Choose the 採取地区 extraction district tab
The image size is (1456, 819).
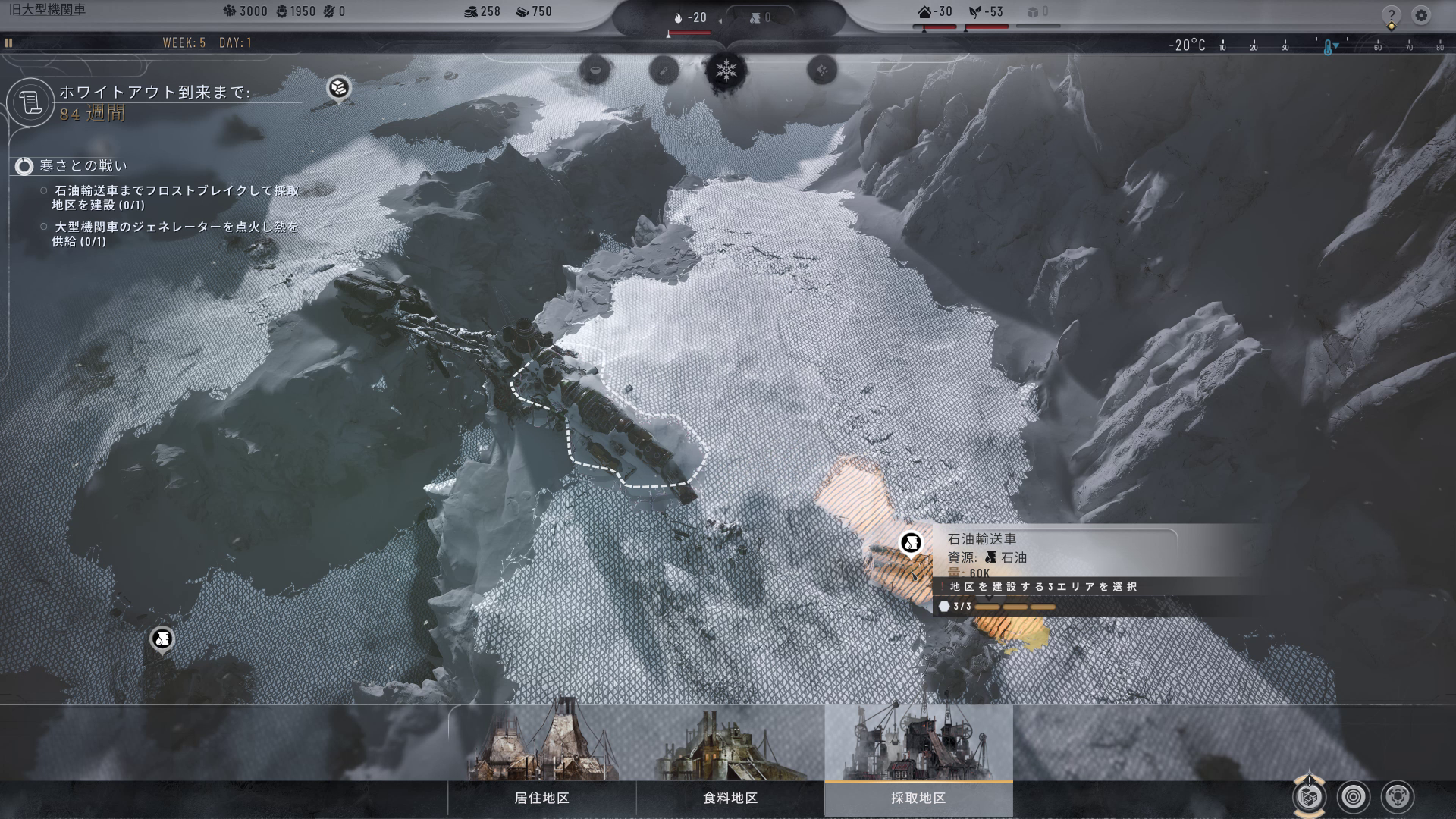coord(918,798)
